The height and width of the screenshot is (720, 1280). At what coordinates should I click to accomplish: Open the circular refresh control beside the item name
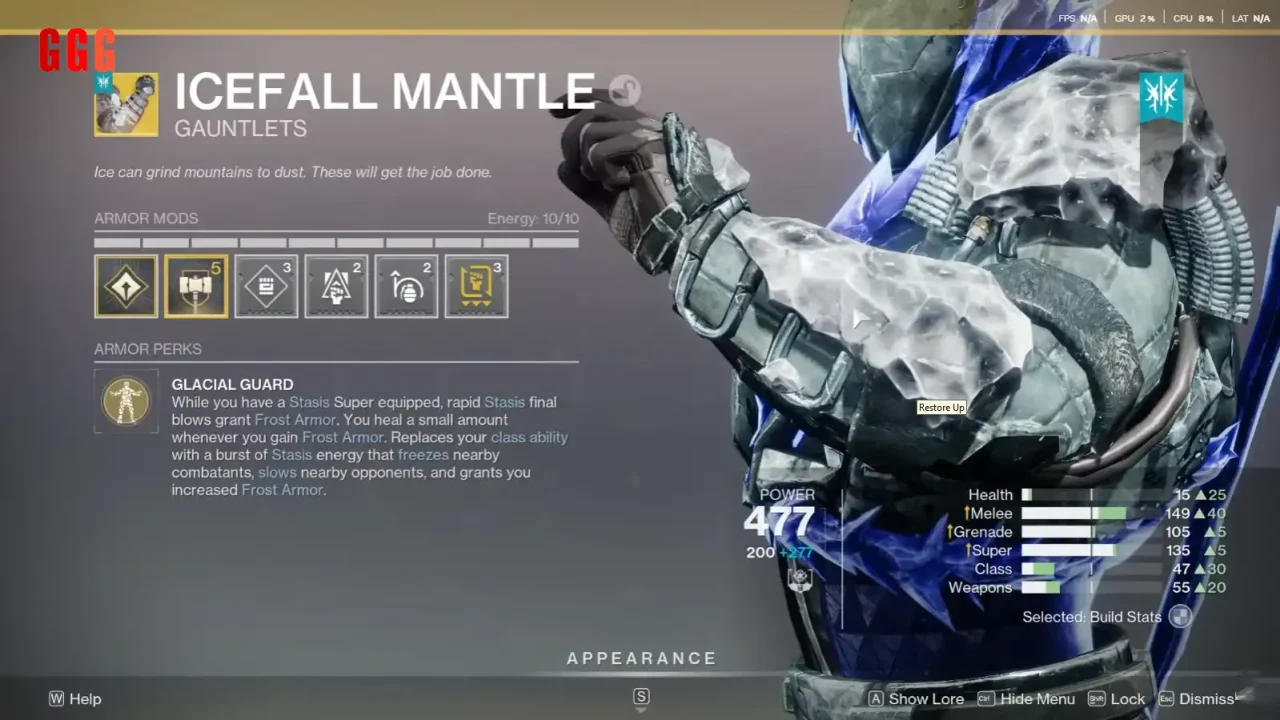point(623,90)
